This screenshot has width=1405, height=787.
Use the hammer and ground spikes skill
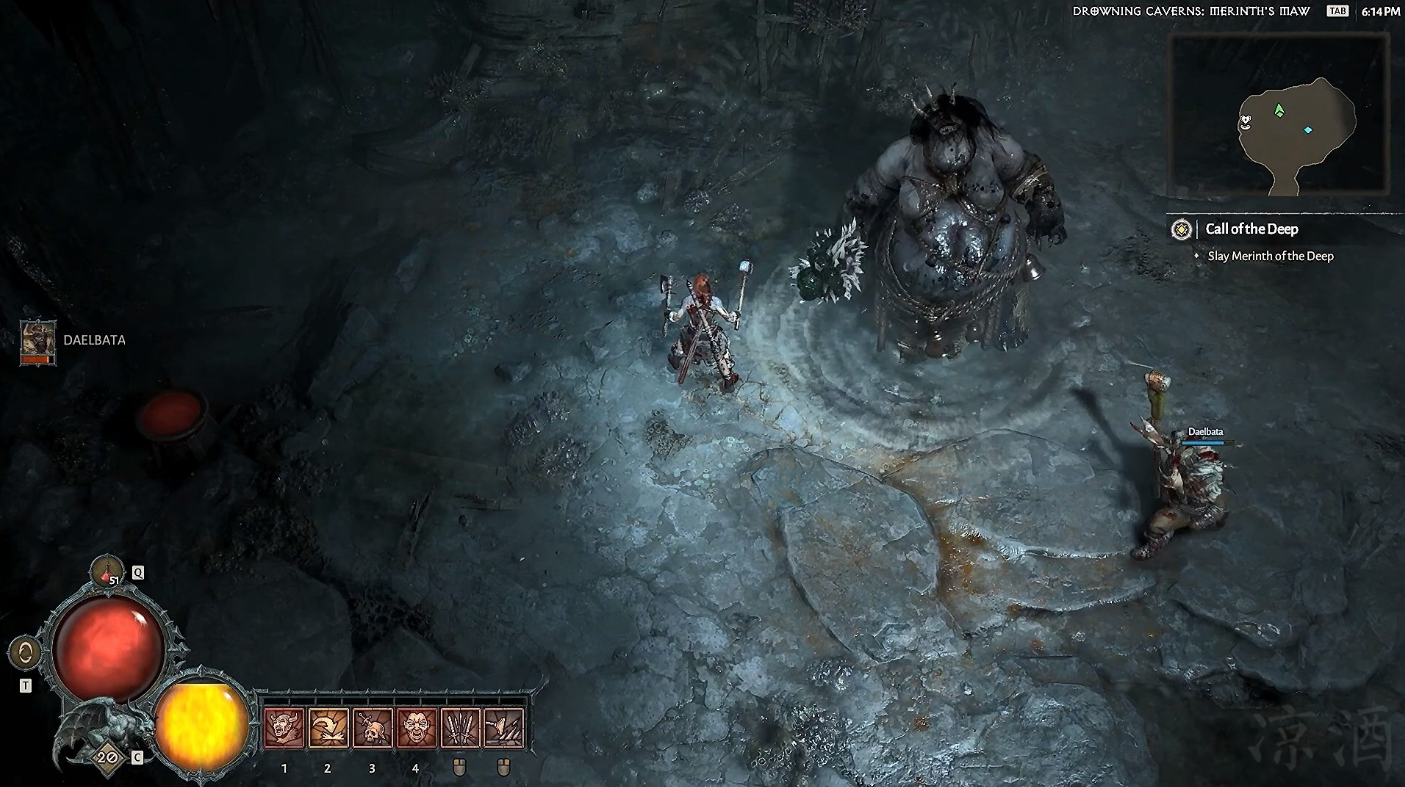pyautogui.click(x=503, y=728)
